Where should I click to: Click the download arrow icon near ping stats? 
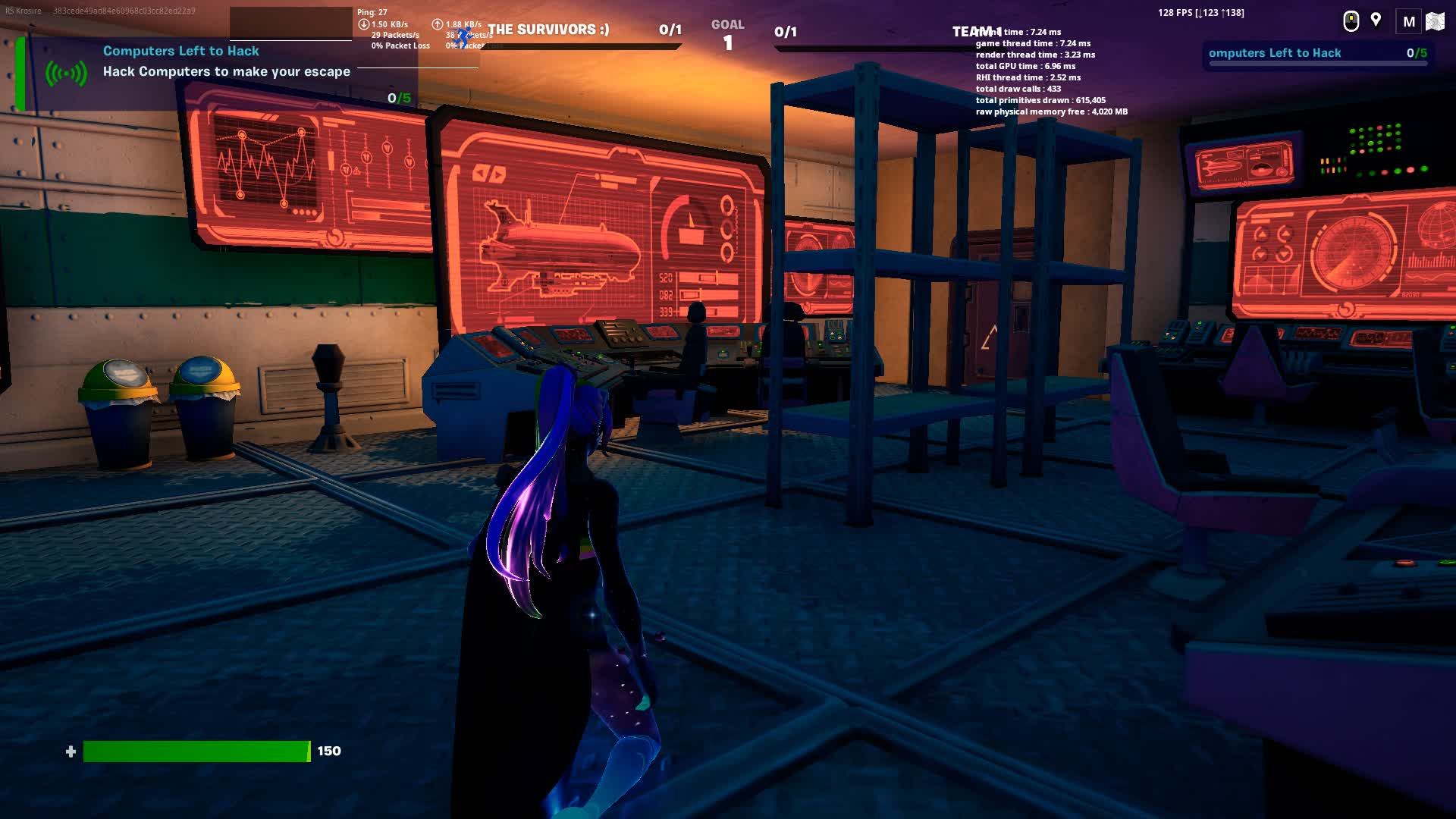[364, 24]
